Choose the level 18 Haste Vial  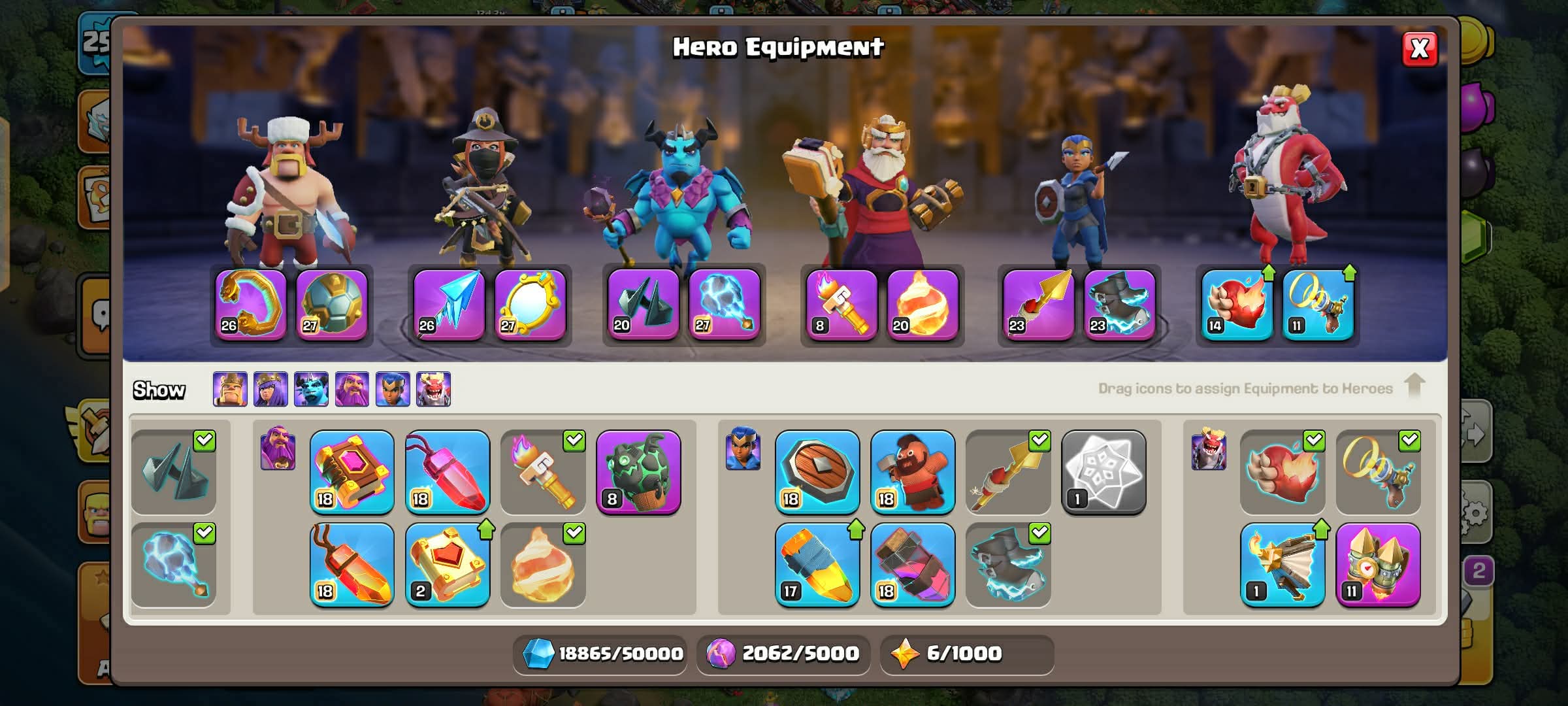point(913,565)
